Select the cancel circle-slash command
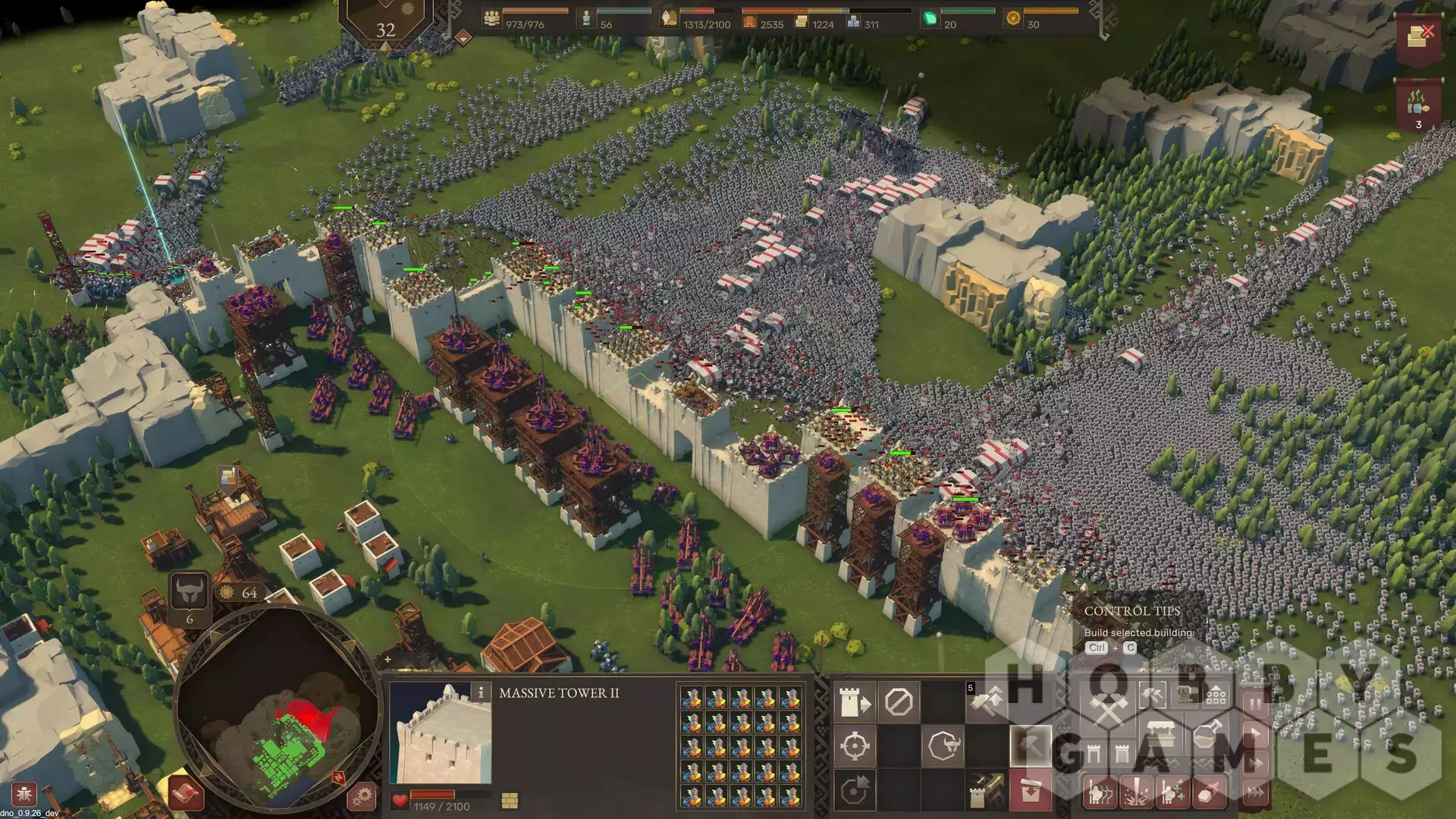 (x=899, y=702)
